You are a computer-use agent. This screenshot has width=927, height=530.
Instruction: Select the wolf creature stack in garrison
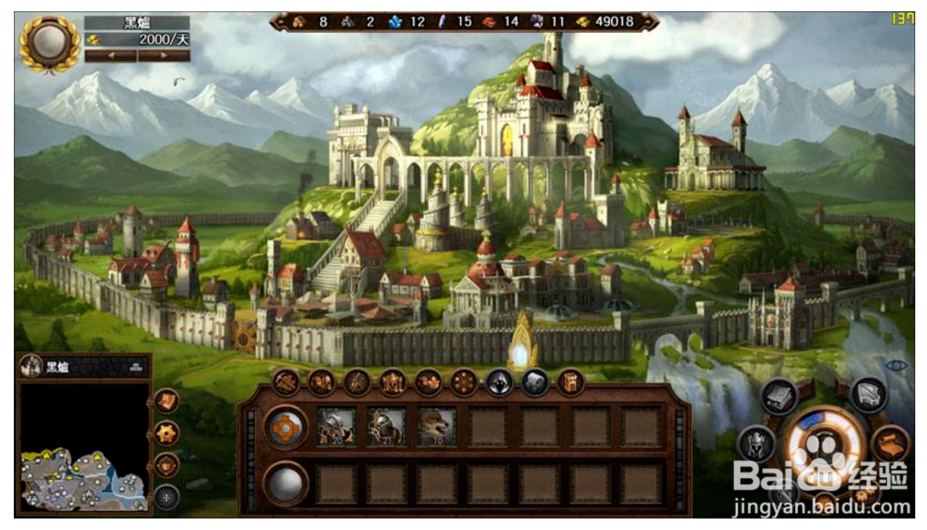pyautogui.click(x=436, y=427)
